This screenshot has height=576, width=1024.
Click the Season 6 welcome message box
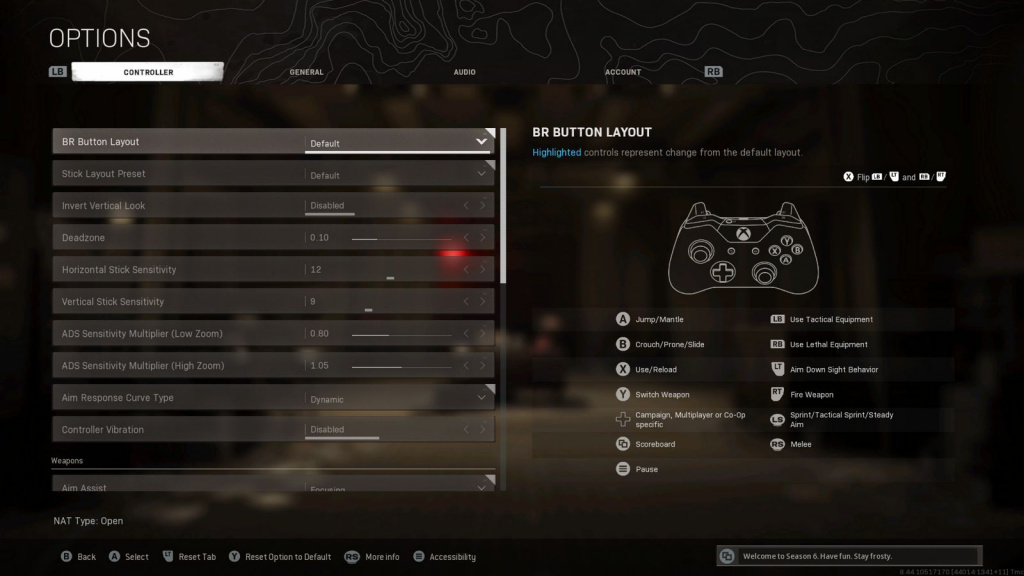[x=849, y=556]
